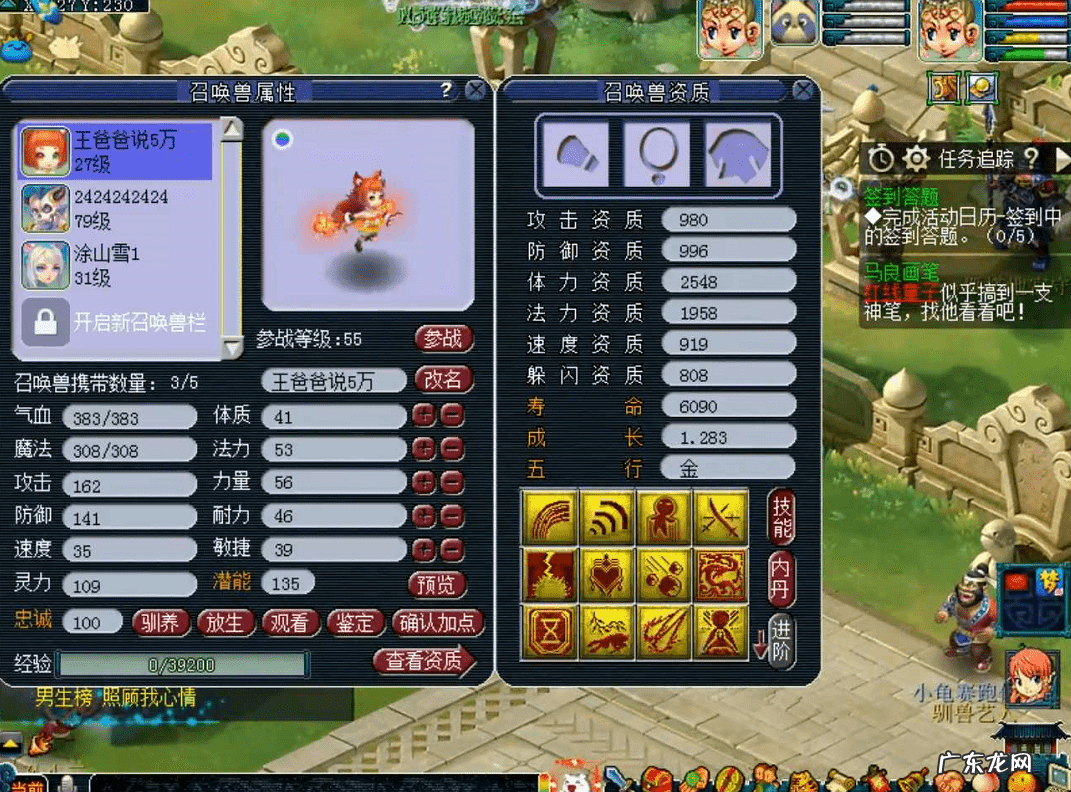Click the 查看资质 button
The image size is (1071, 792).
424,661
